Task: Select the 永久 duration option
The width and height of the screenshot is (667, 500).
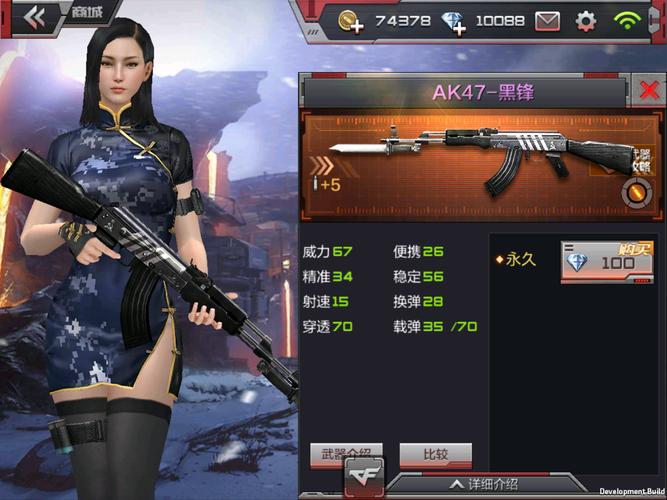Action: coord(519,259)
